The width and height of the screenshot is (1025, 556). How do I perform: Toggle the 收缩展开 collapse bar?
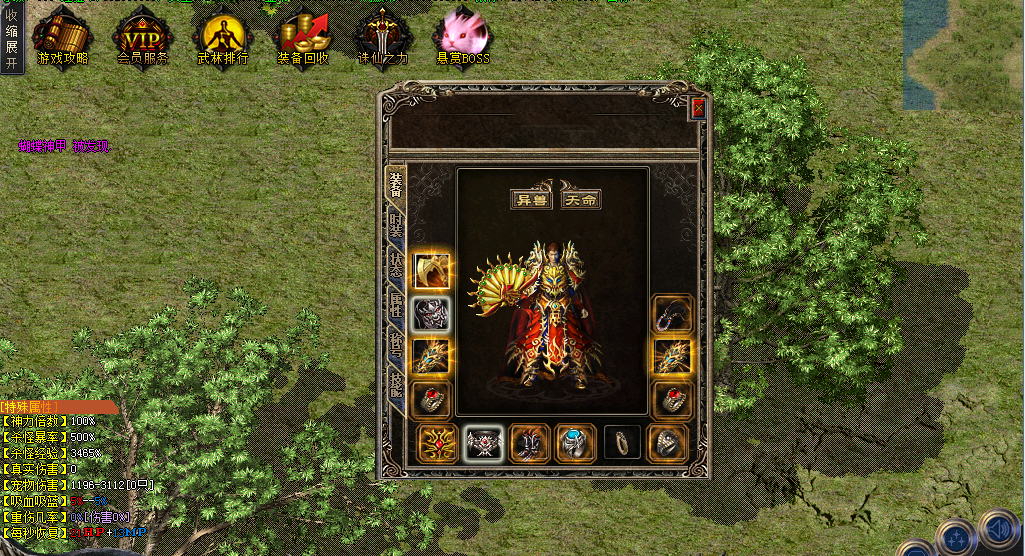point(11,38)
